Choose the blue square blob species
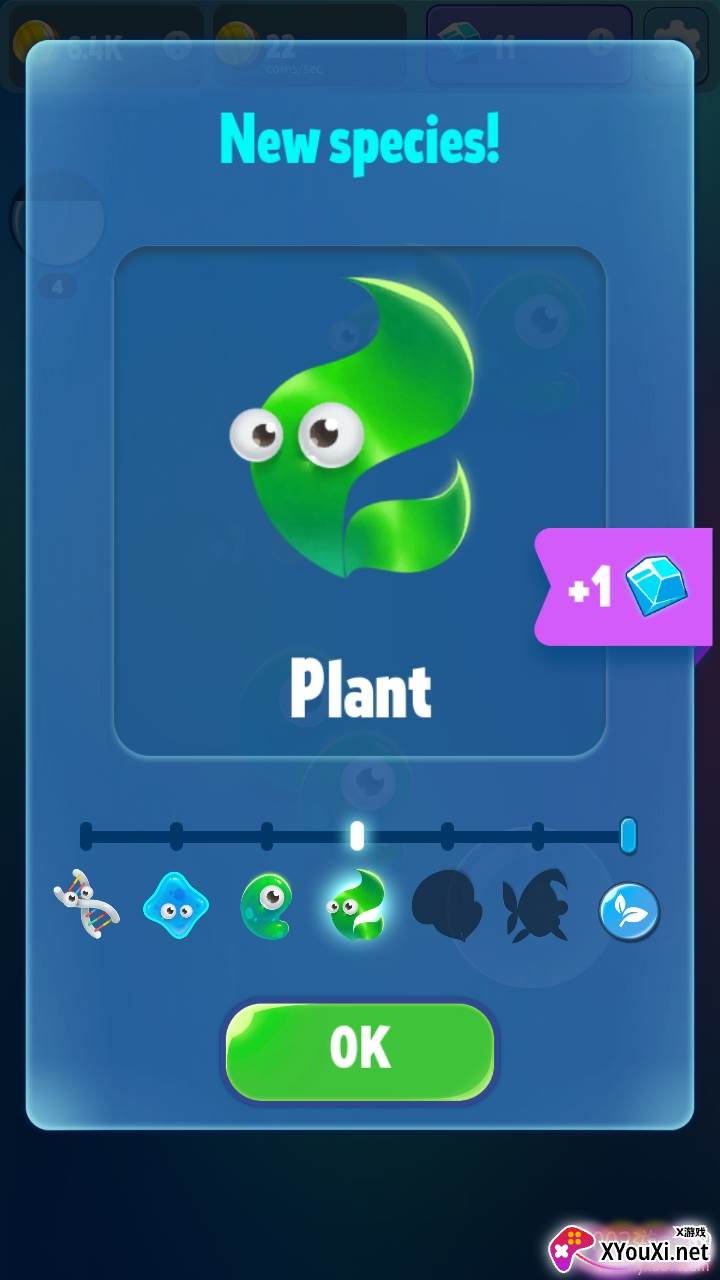 tap(176, 908)
